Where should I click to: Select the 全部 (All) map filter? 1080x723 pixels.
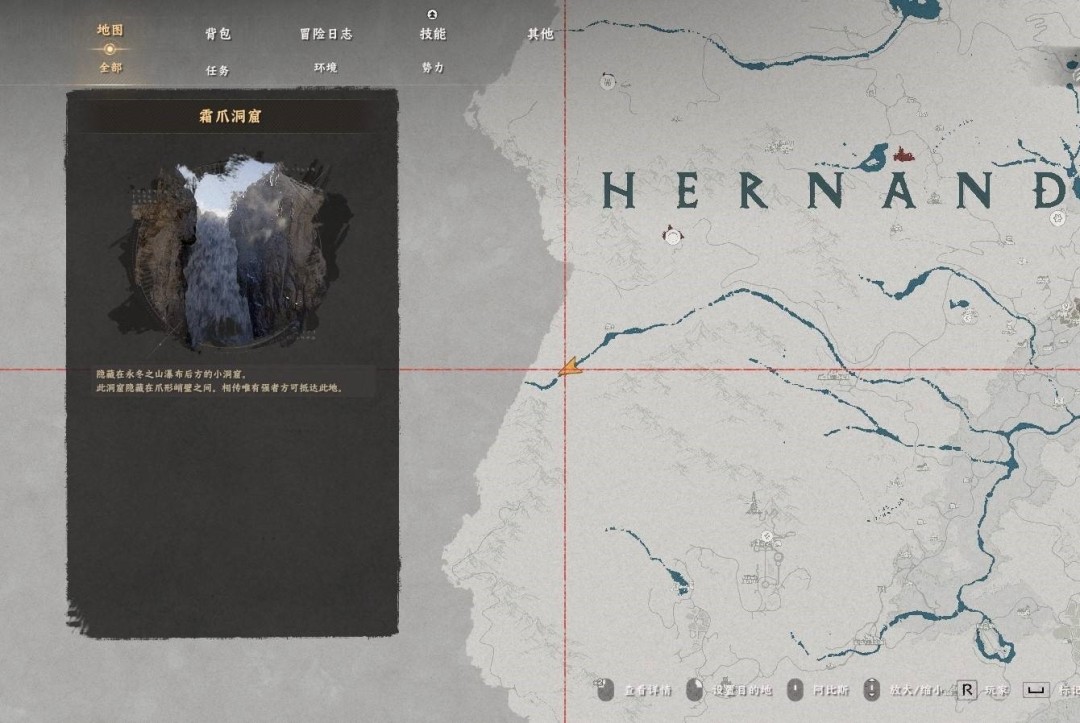[110, 67]
